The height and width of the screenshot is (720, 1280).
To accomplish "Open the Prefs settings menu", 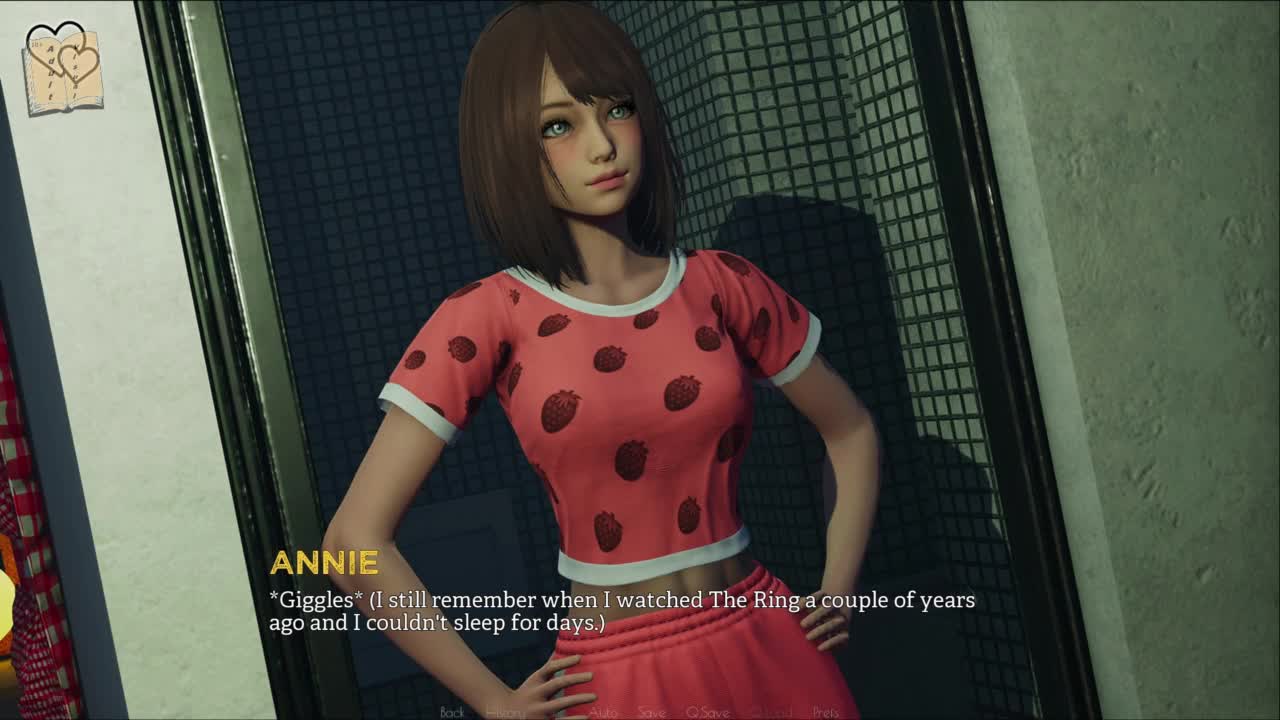I will 826,712.
